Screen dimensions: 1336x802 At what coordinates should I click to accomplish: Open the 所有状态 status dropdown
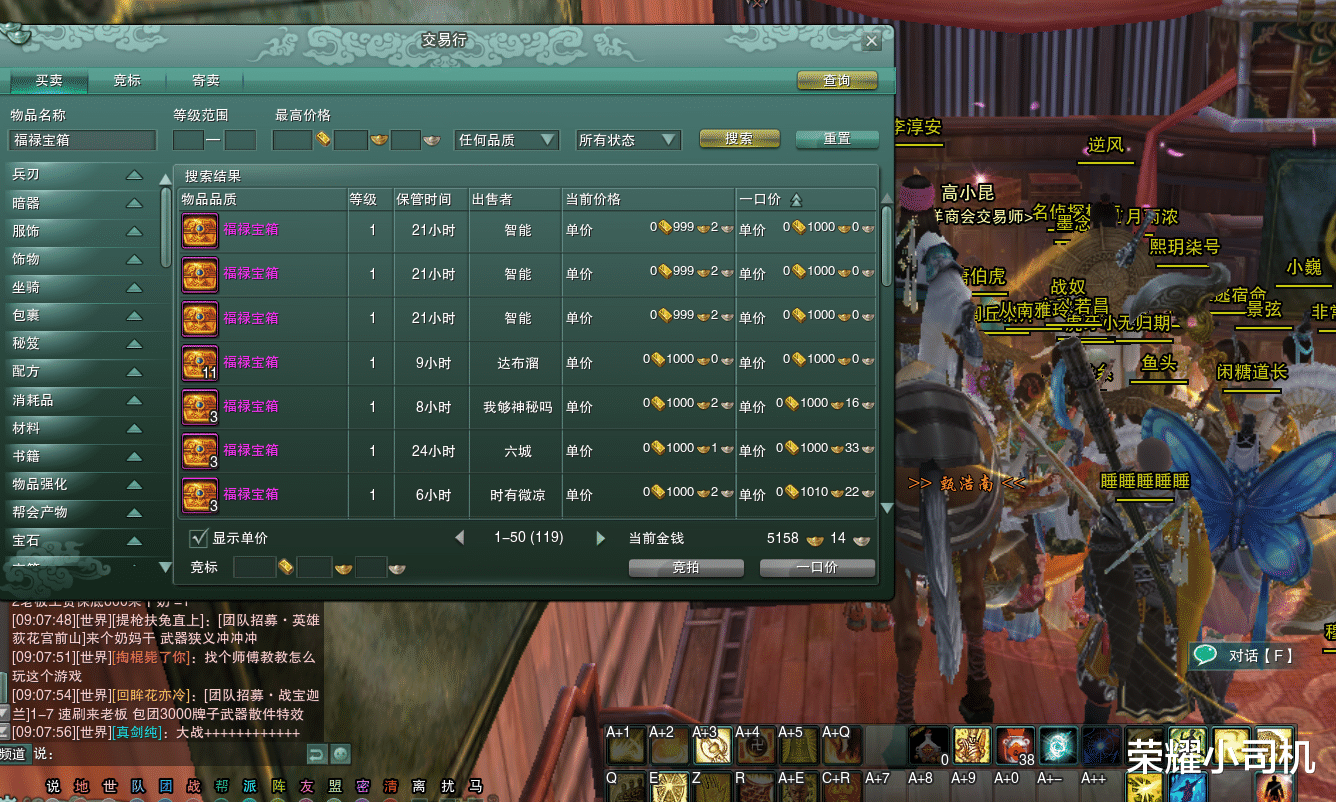(x=627, y=140)
